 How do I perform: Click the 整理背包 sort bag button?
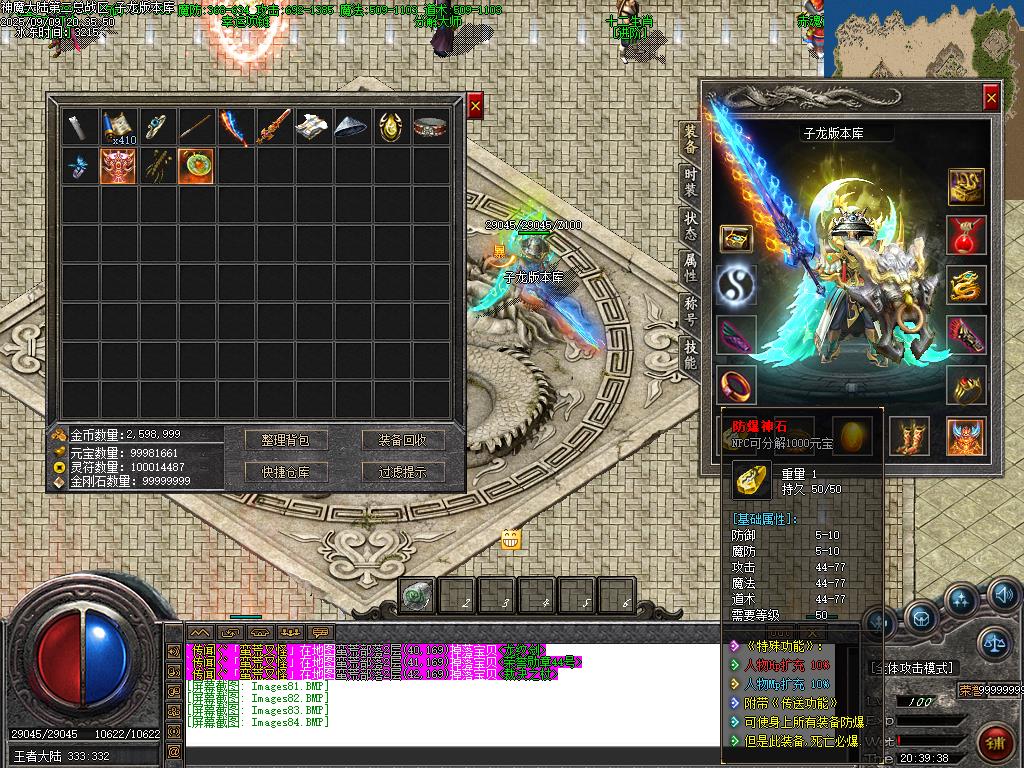[x=286, y=440]
